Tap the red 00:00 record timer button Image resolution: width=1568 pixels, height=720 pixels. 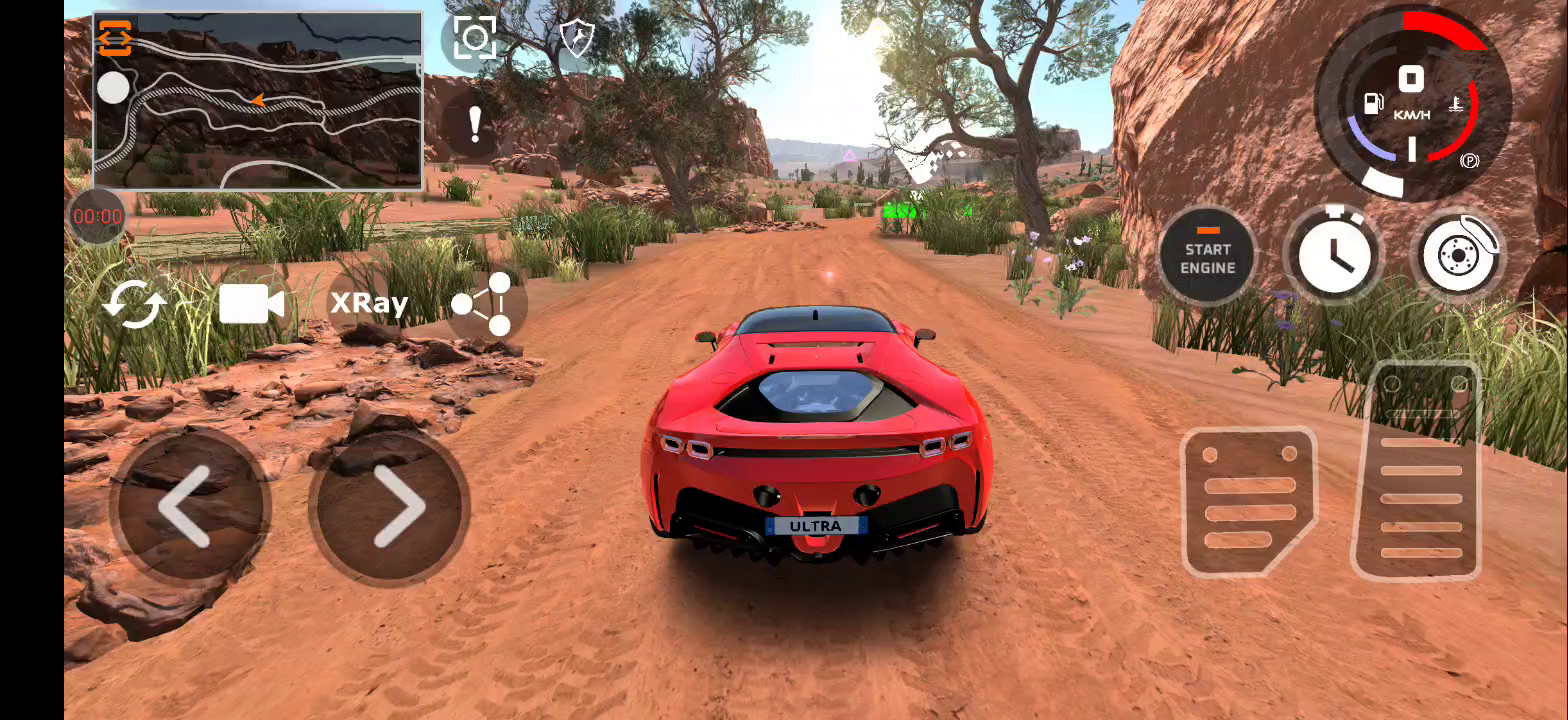point(98,216)
